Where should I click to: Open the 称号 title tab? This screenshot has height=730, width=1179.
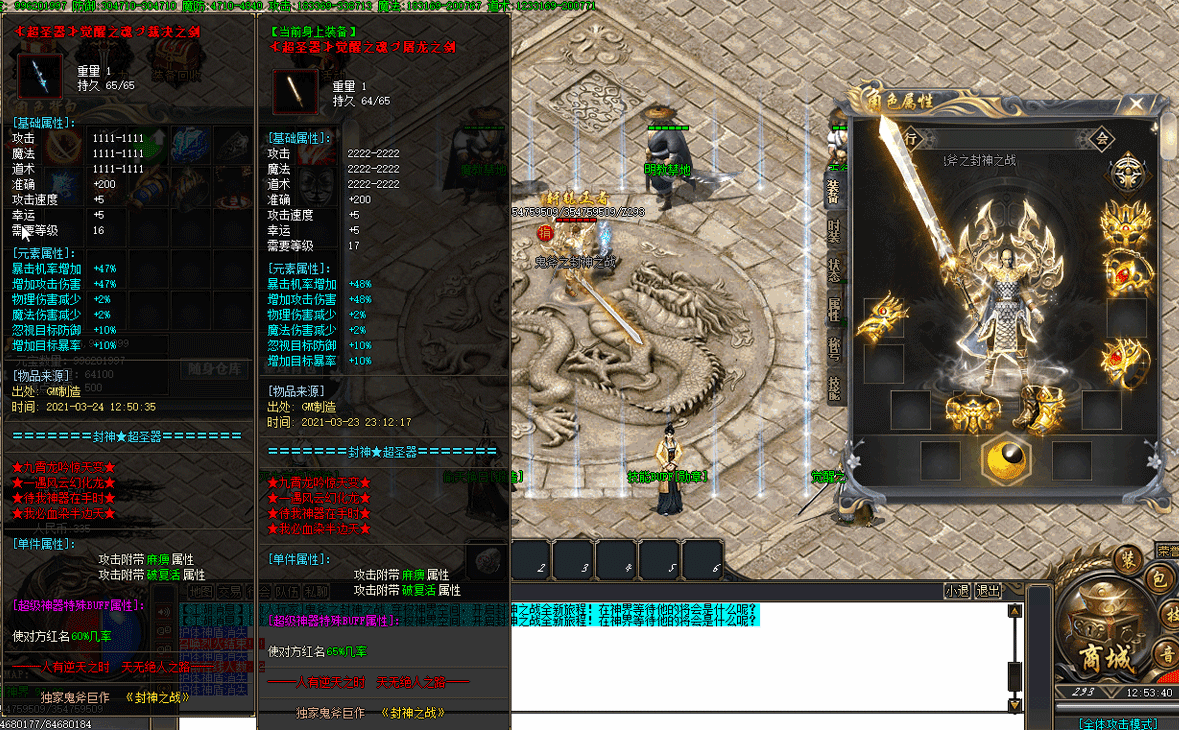pos(832,347)
